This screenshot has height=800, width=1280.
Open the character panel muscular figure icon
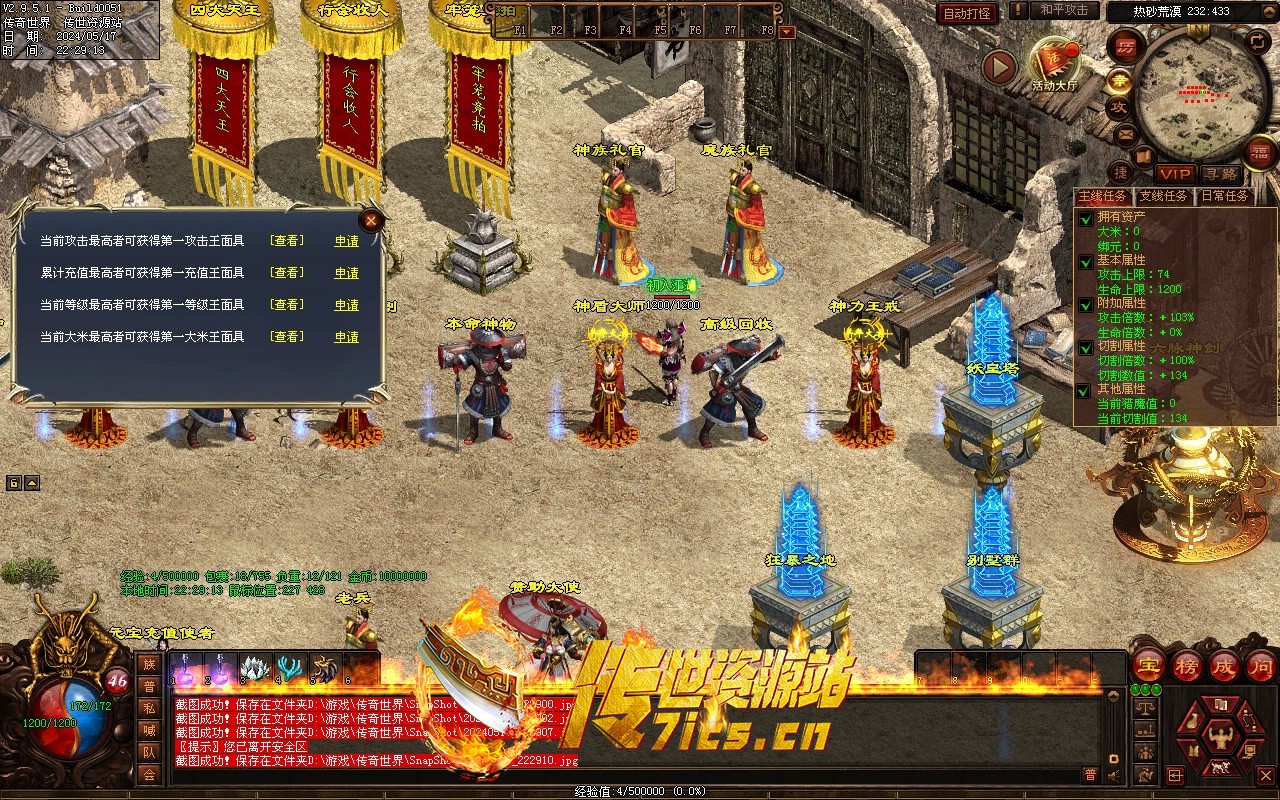point(1219,740)
